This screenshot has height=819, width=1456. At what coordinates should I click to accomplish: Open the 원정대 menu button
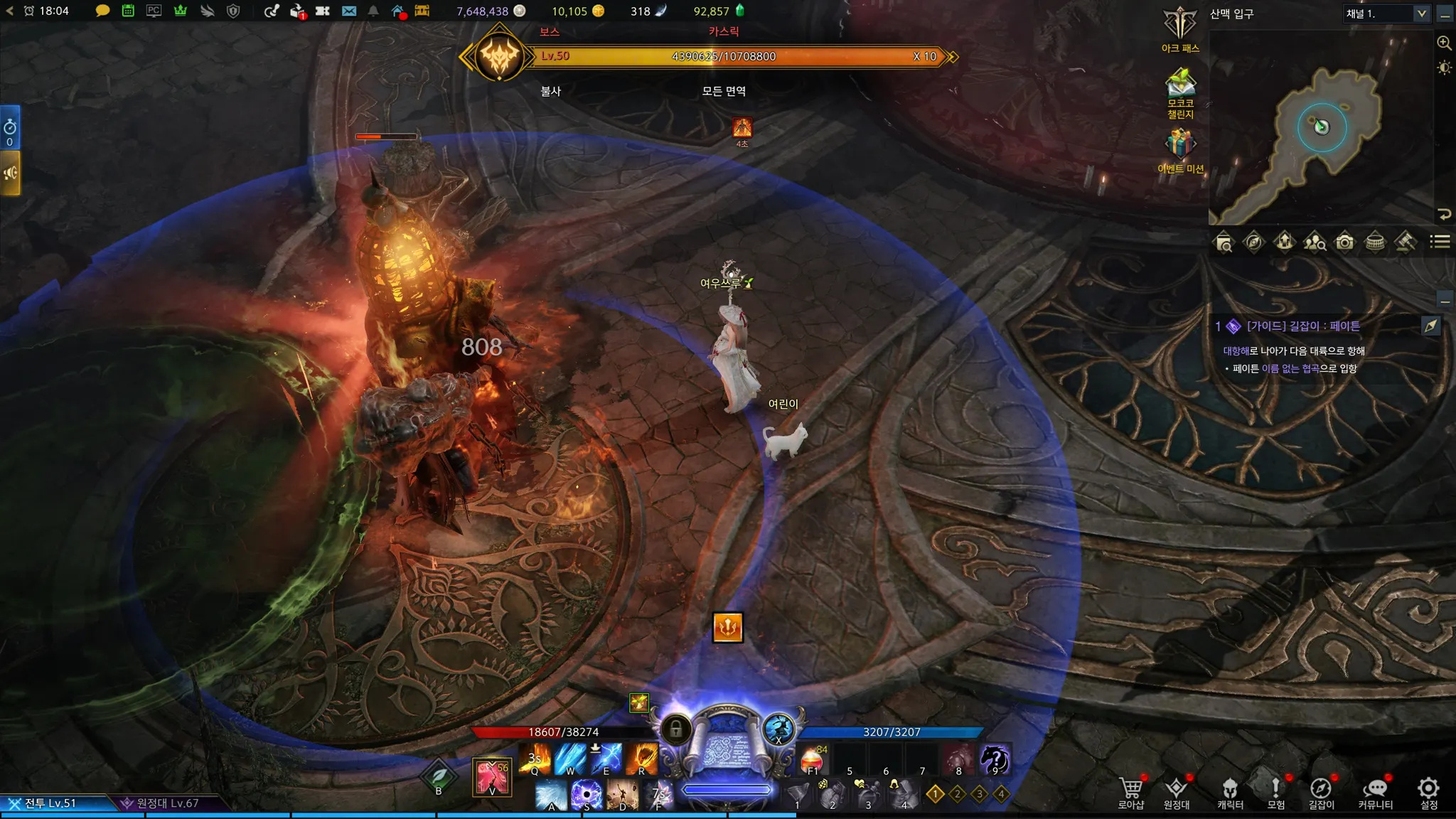tap(1177, 792)
